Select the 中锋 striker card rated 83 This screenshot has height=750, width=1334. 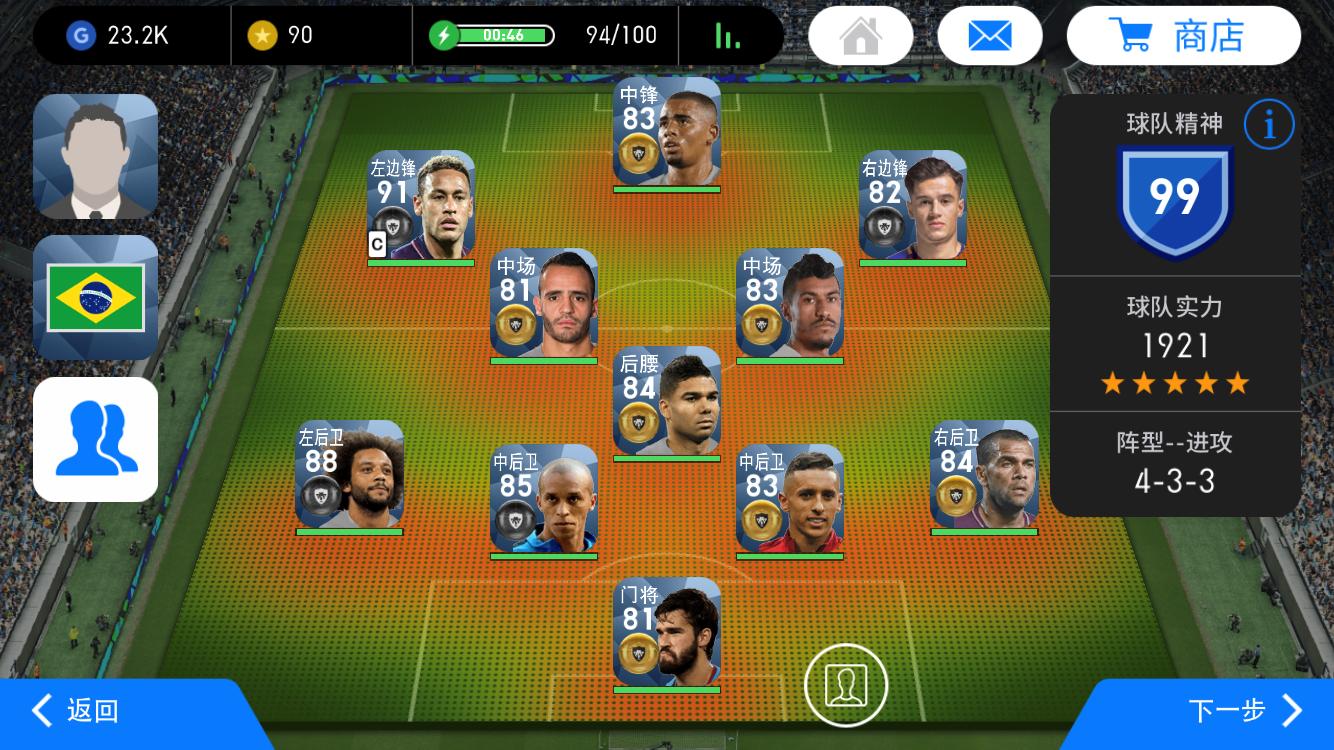(x=667, y=132)
